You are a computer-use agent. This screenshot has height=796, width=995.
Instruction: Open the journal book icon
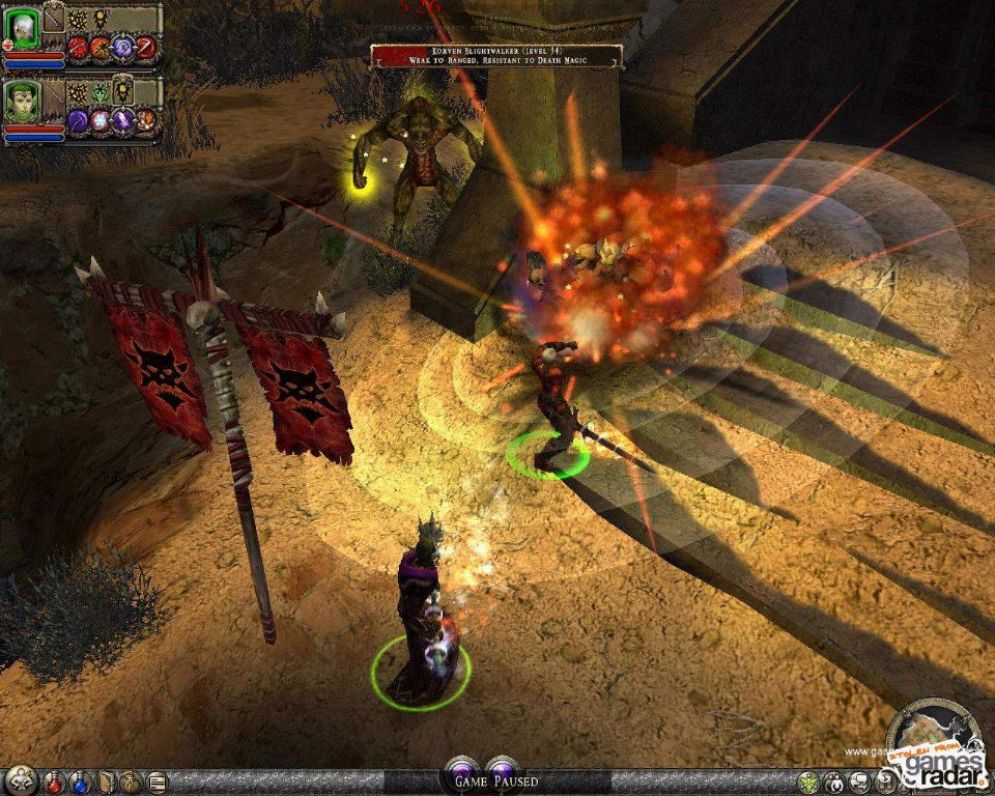coord(105,782)
